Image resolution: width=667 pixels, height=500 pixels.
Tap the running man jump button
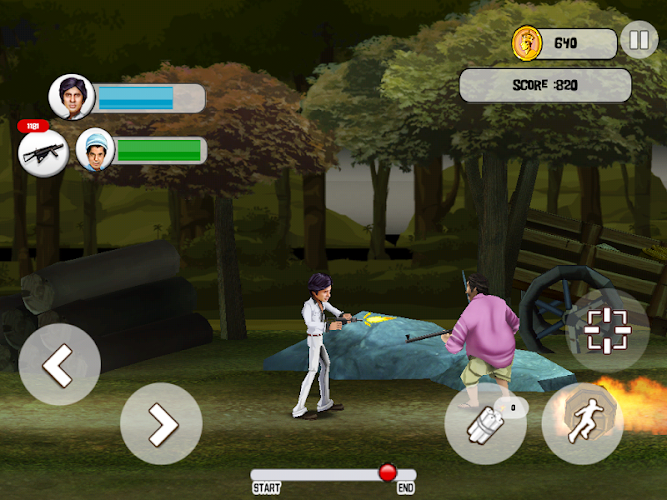tap(582, 423)
